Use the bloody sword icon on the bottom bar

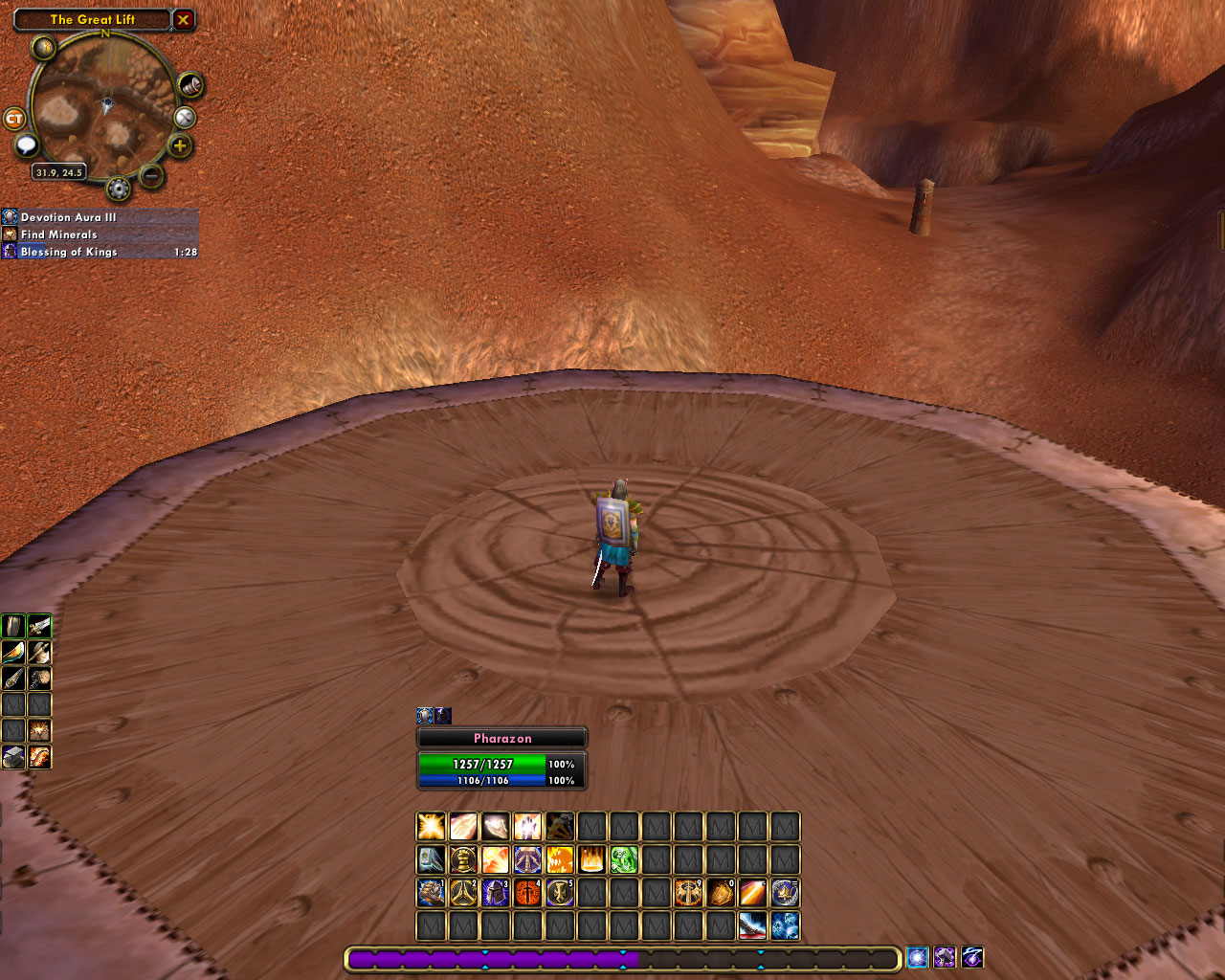click(x=752, y=925)
